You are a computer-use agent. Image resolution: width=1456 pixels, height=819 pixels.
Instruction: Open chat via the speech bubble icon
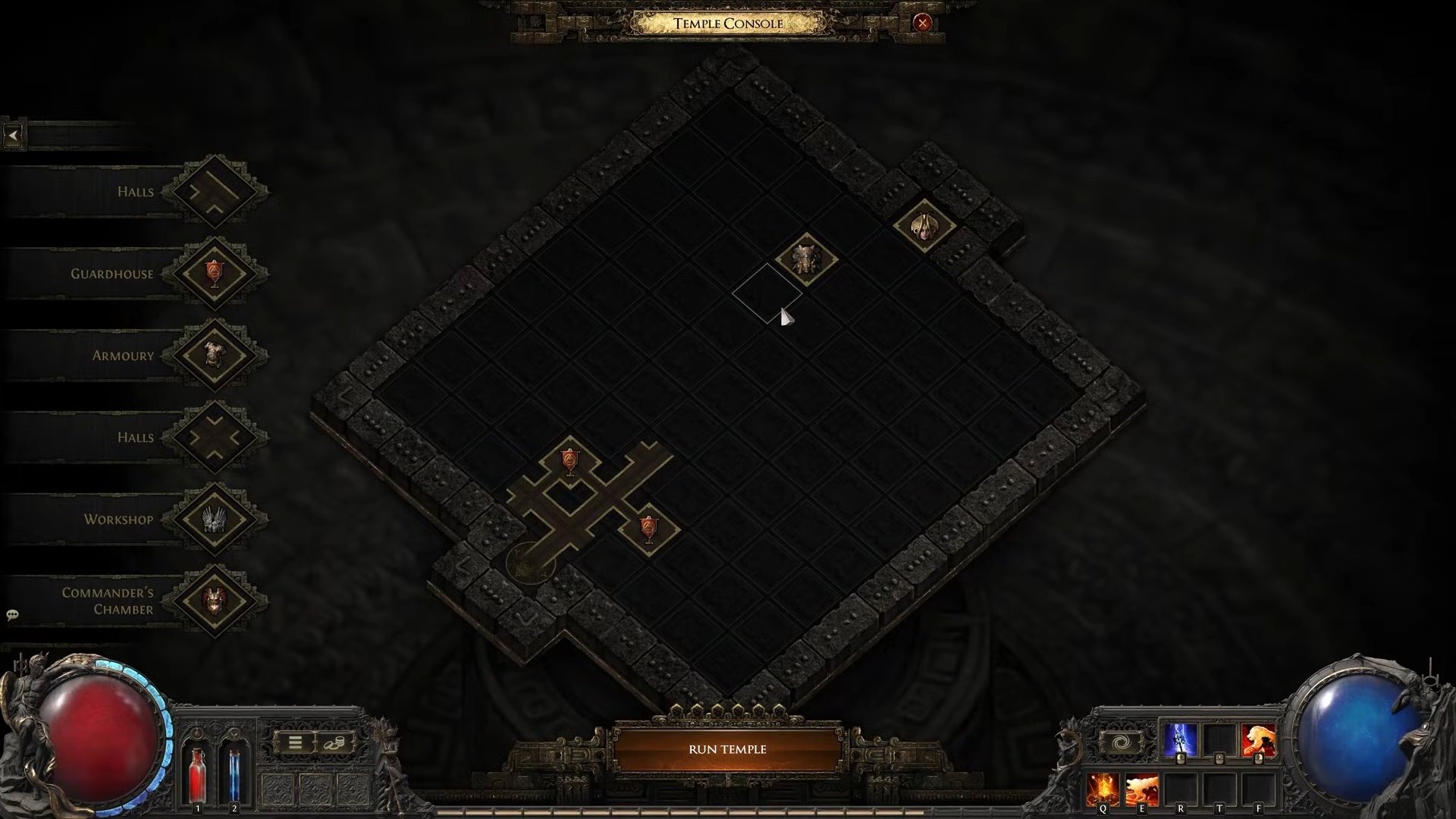pos(12,615)
